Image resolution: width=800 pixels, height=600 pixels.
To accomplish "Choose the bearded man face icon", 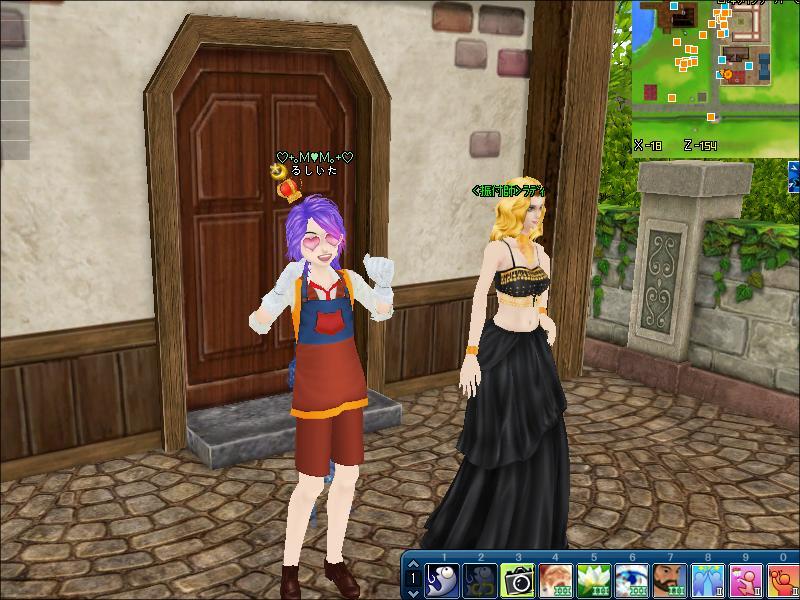I will click(x=669, y=580).
